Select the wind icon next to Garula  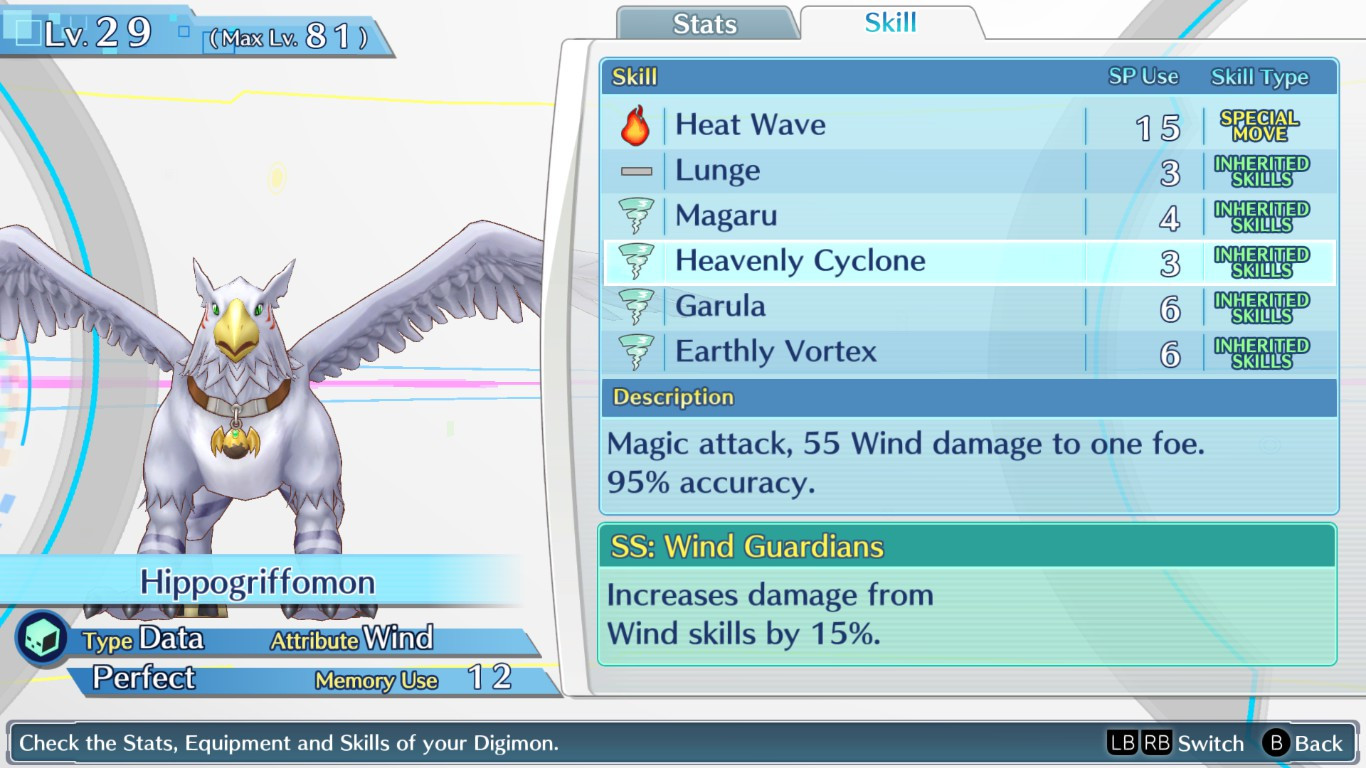coord(635,305)
